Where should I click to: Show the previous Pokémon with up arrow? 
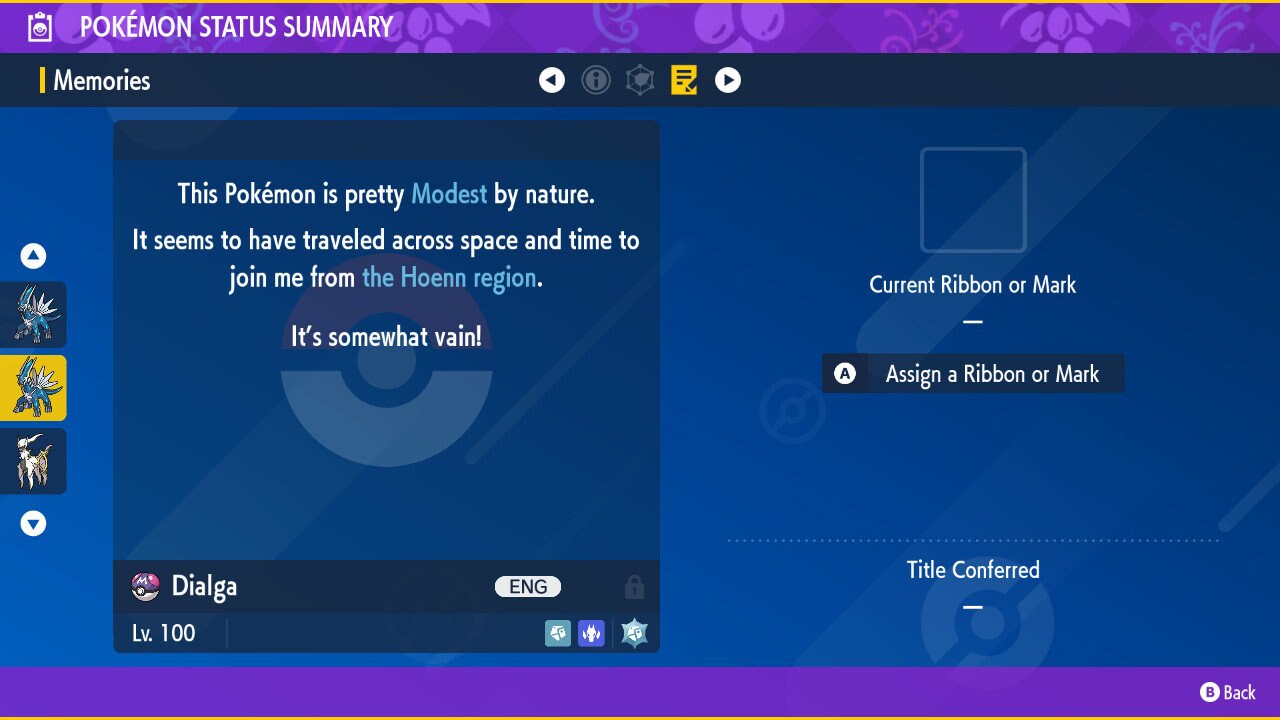[33, 256]
